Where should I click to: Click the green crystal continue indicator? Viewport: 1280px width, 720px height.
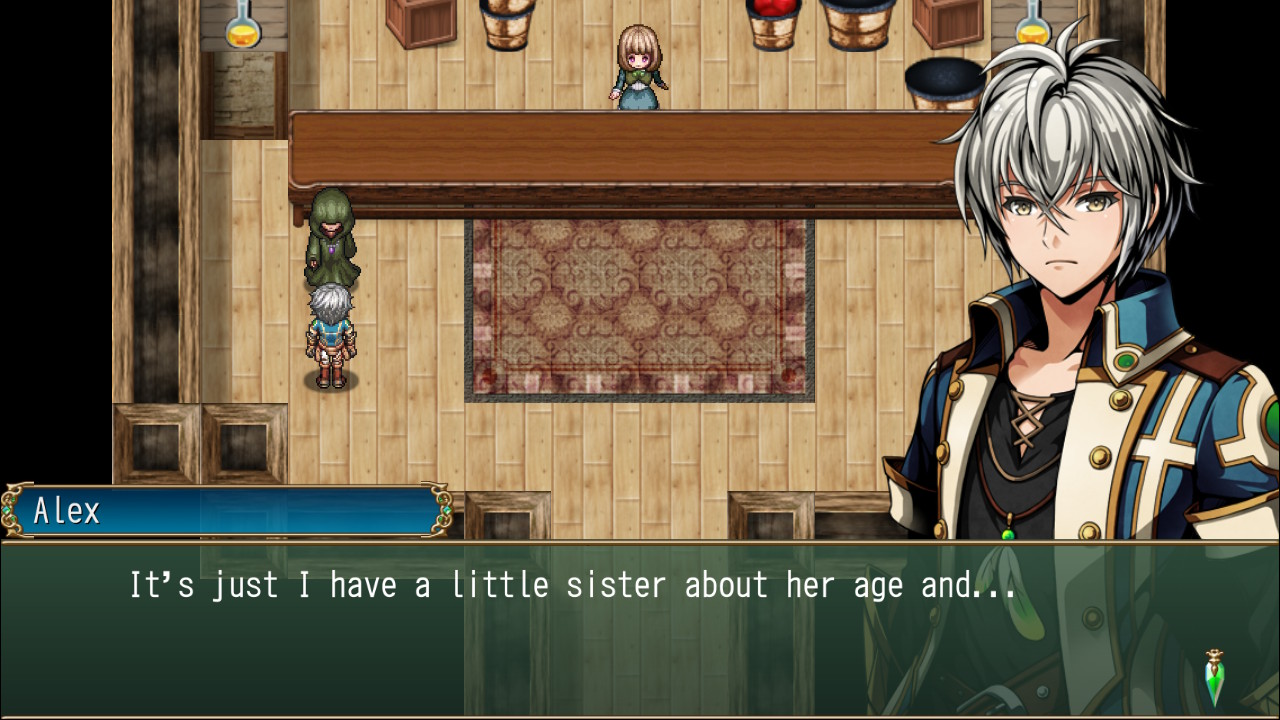(x=1215, y=677)
